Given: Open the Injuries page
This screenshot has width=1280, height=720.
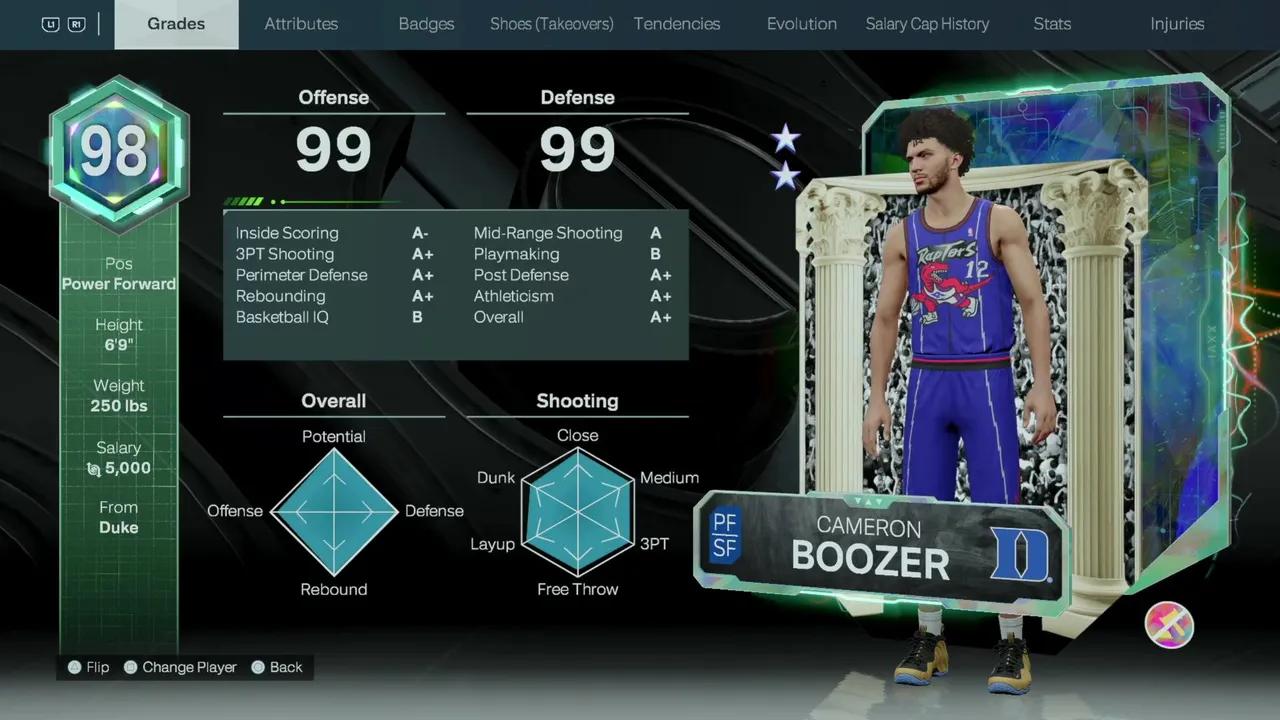Looking at the screenshot, I should coord(1177,23).
